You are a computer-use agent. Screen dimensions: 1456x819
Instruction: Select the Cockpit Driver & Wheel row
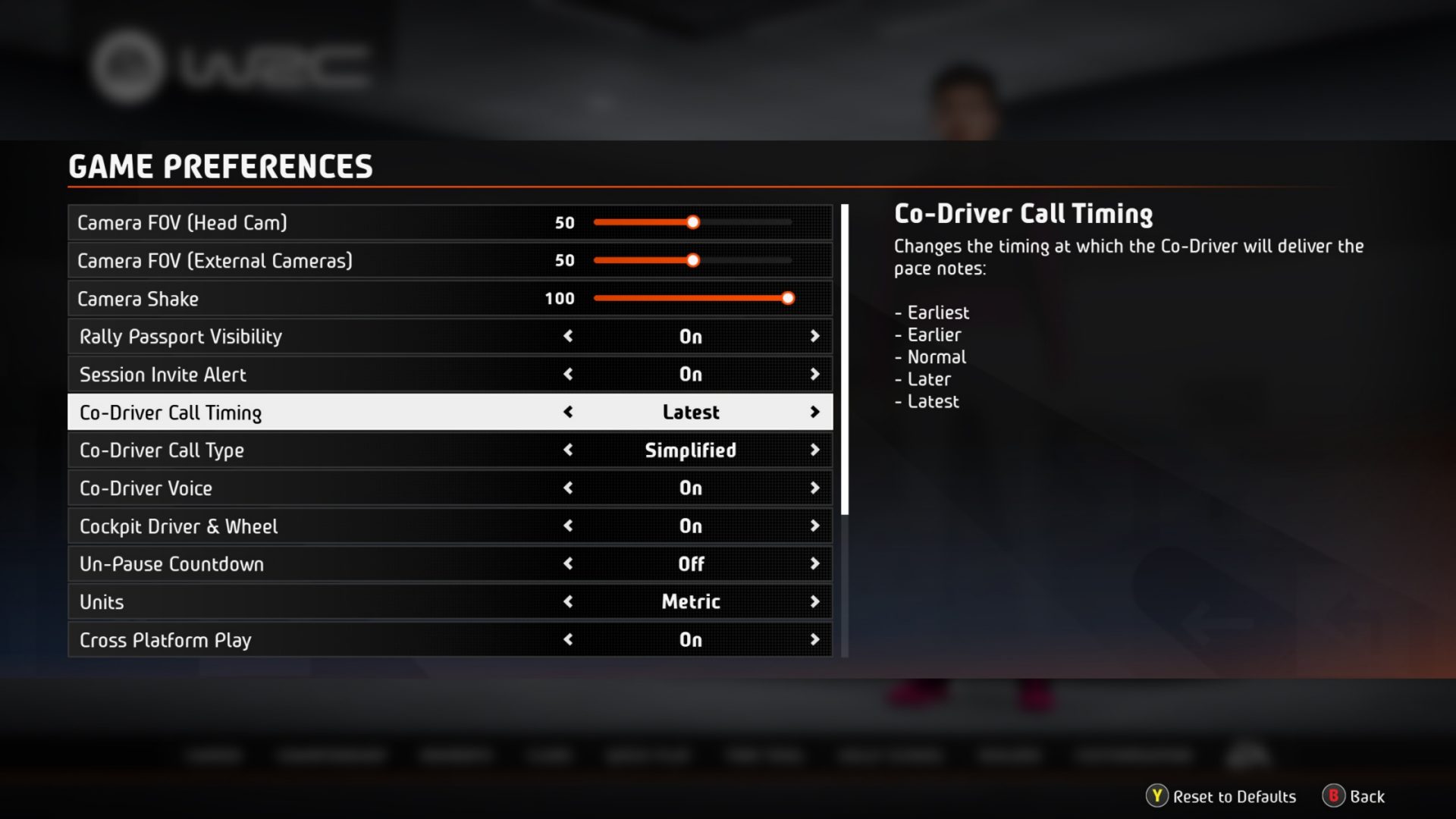tap(303, 526)
